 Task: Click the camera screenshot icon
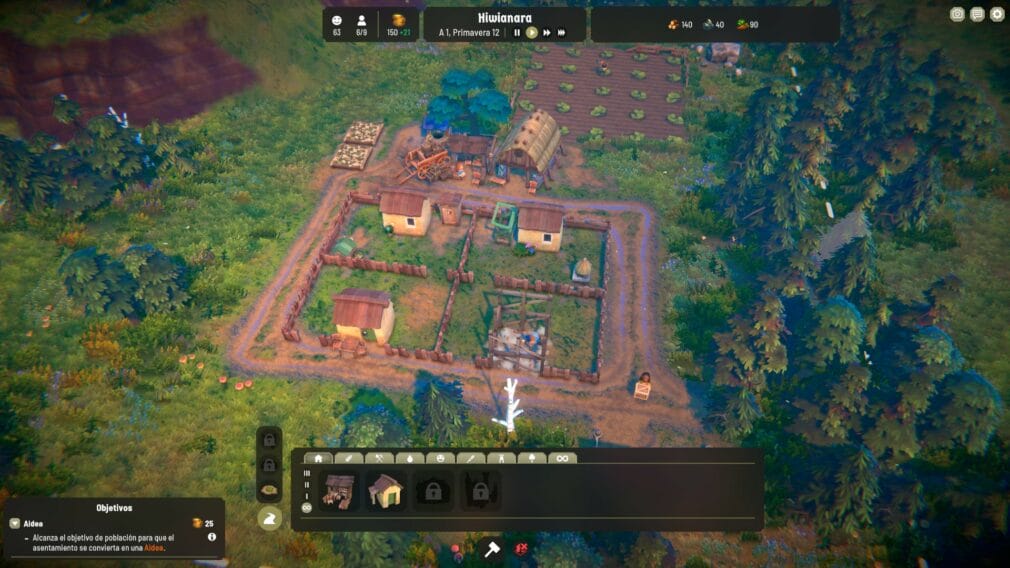point(957,14)
